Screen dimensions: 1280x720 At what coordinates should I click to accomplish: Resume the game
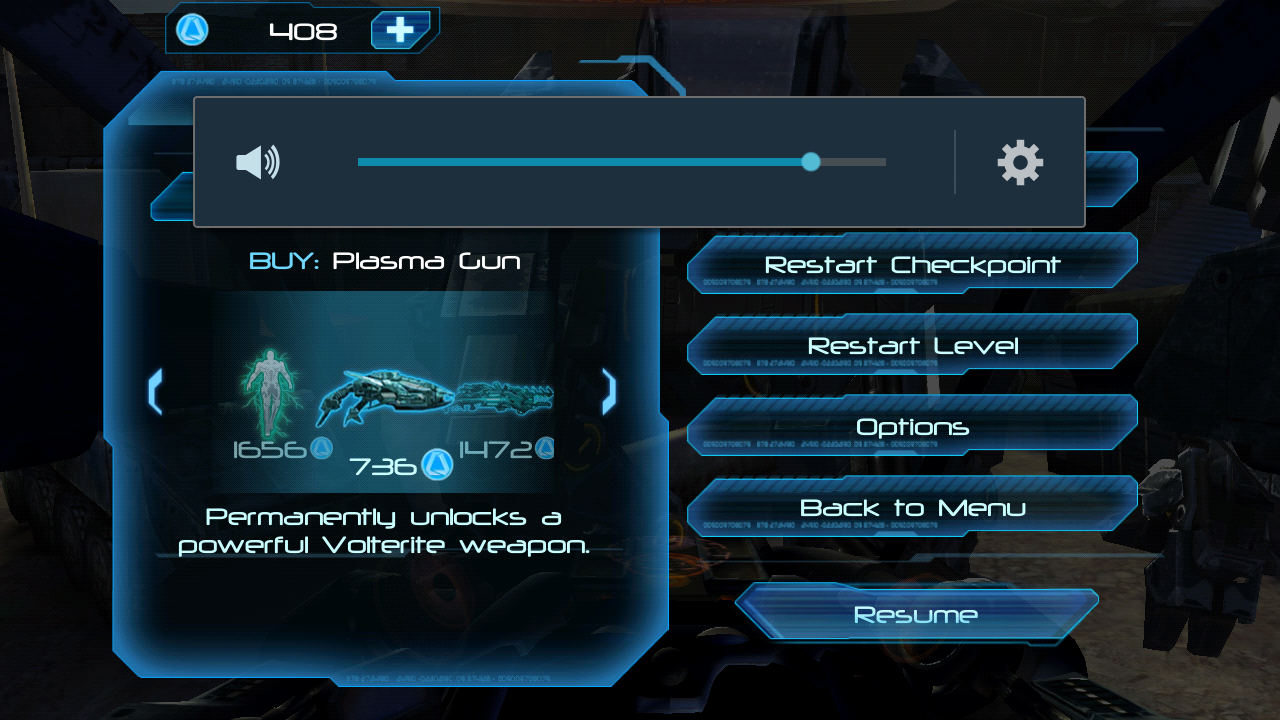pyautogui.click(x=915, y=614)
